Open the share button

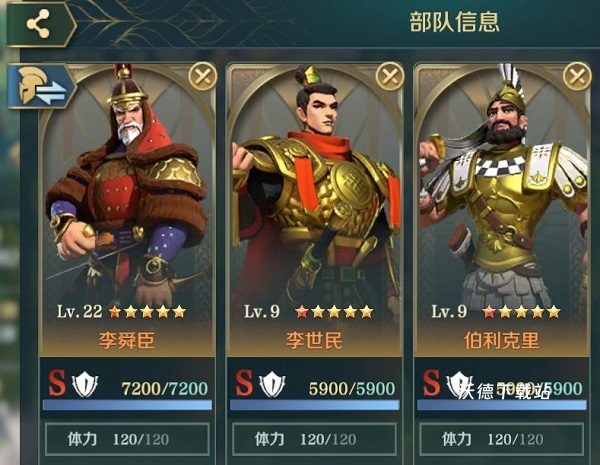[38, 24]
